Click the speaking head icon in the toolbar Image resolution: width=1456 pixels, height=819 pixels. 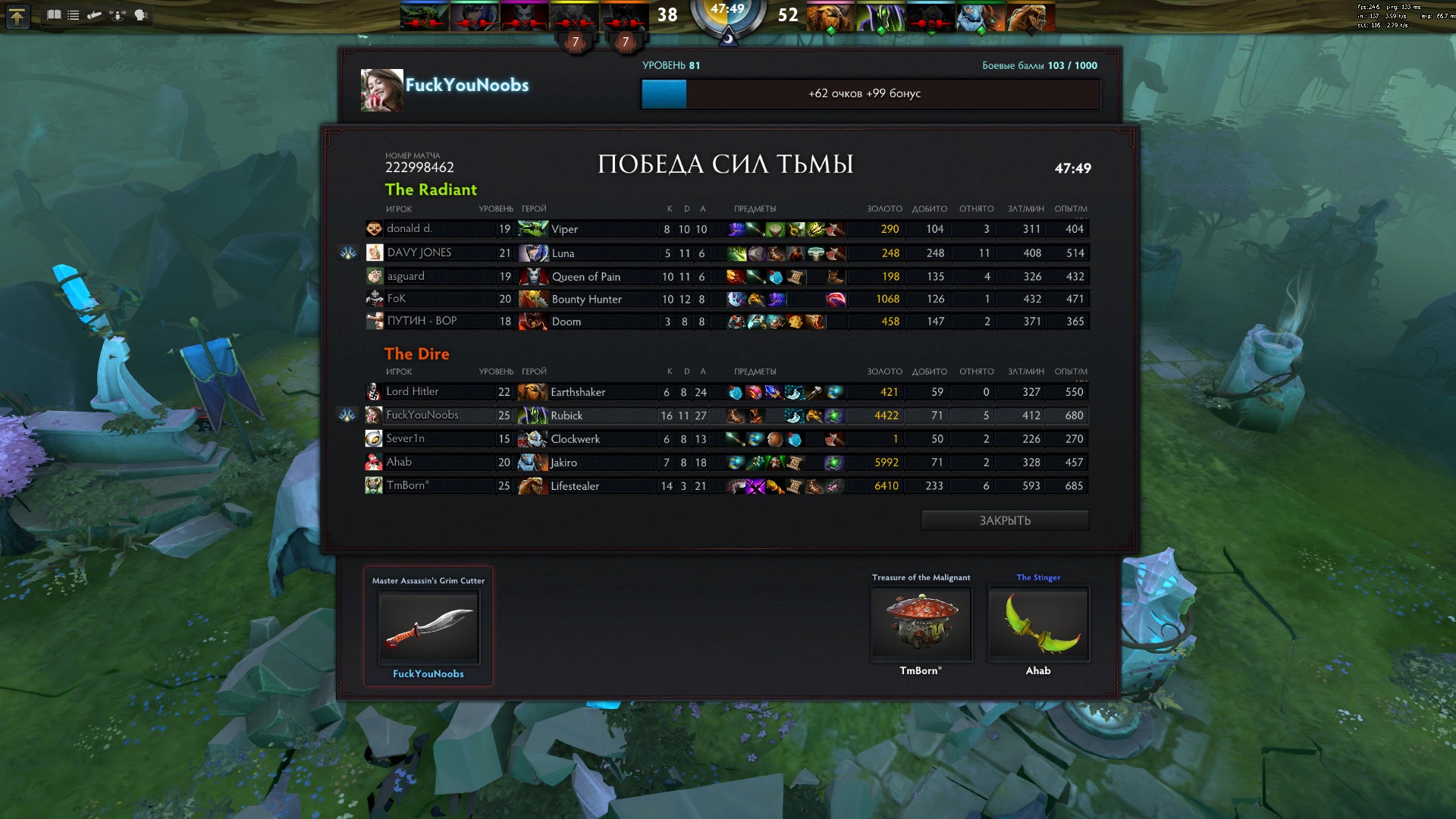coord(141,14)
